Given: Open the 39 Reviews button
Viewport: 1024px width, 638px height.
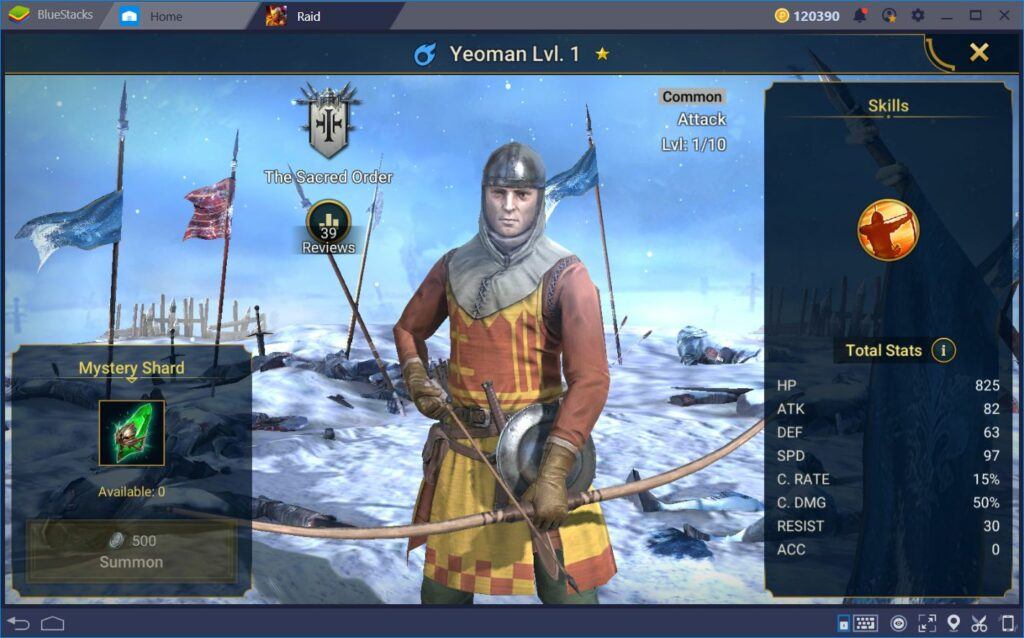Looking at the screenshot, I should [x=328, y=226].
